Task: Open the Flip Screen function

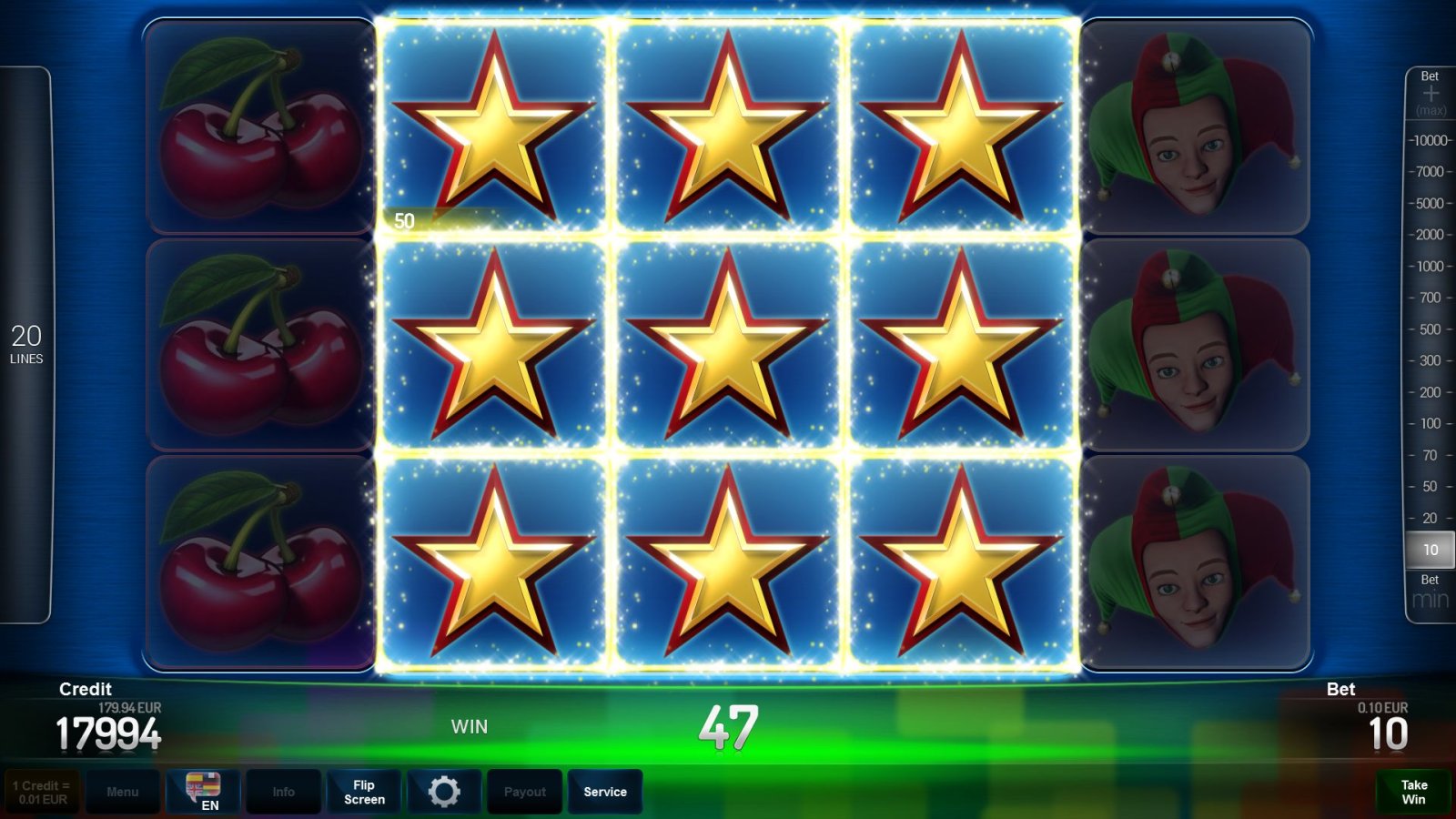Action: tap(363, 791)
